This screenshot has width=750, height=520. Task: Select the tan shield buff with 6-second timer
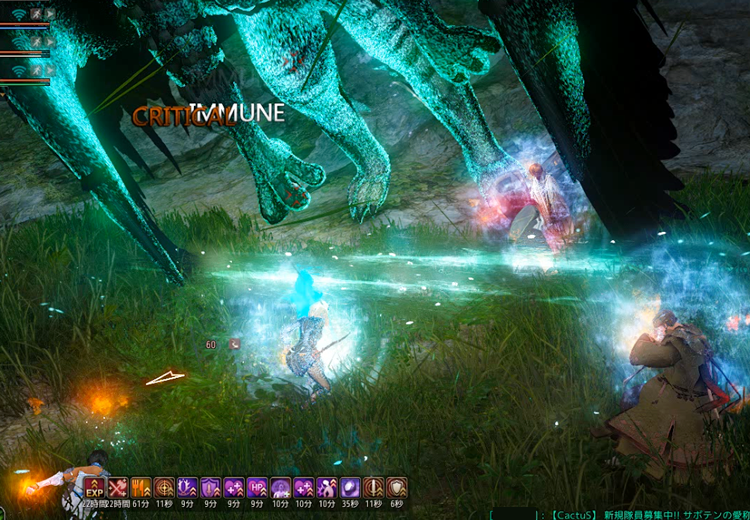397,488
